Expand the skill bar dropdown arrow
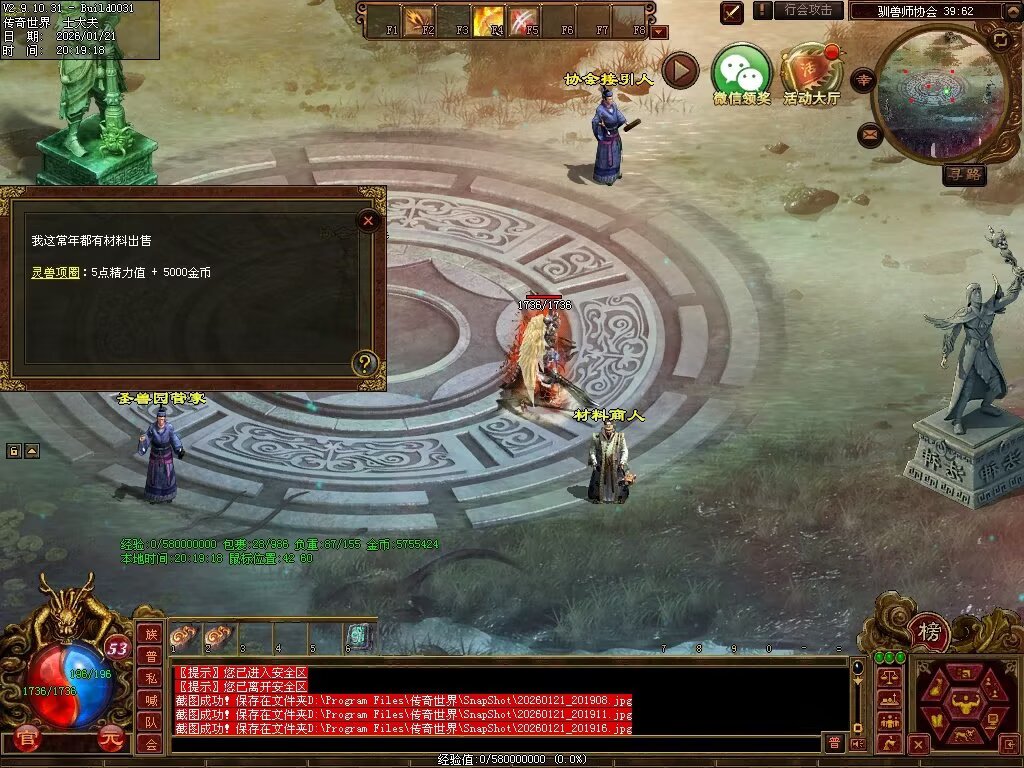 659,32
